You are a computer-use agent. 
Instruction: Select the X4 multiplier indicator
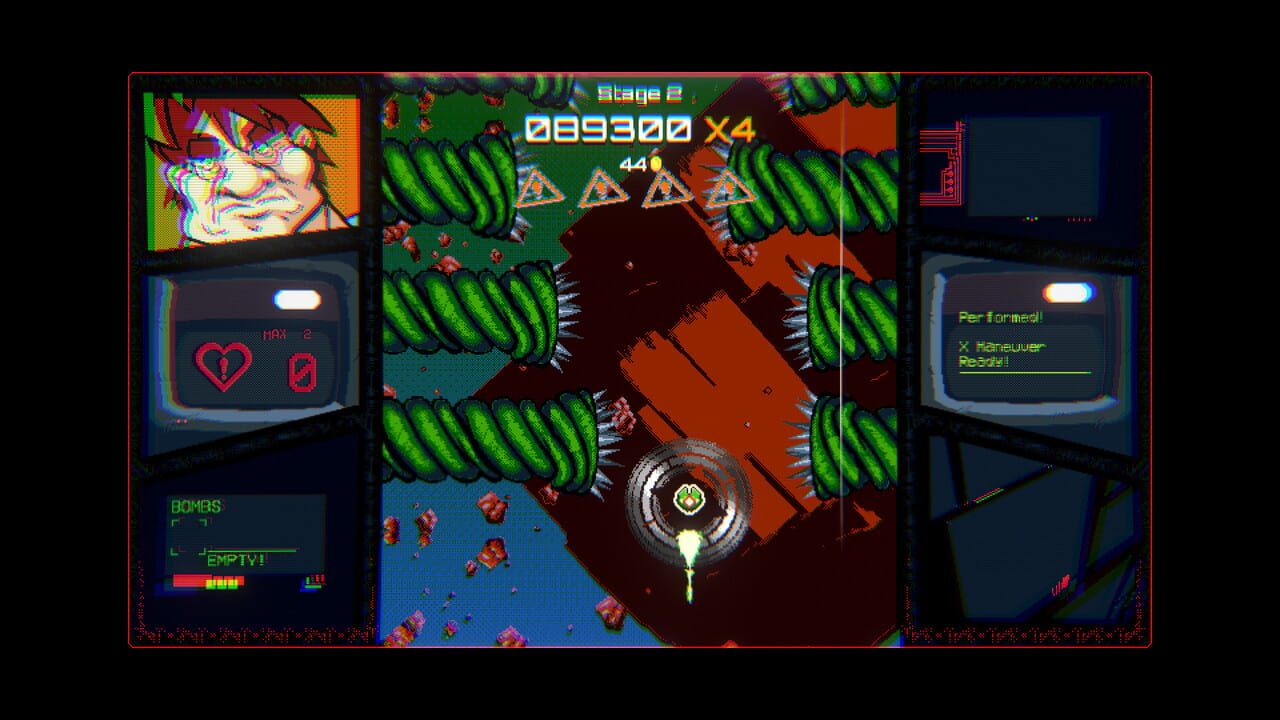point(732,125)
